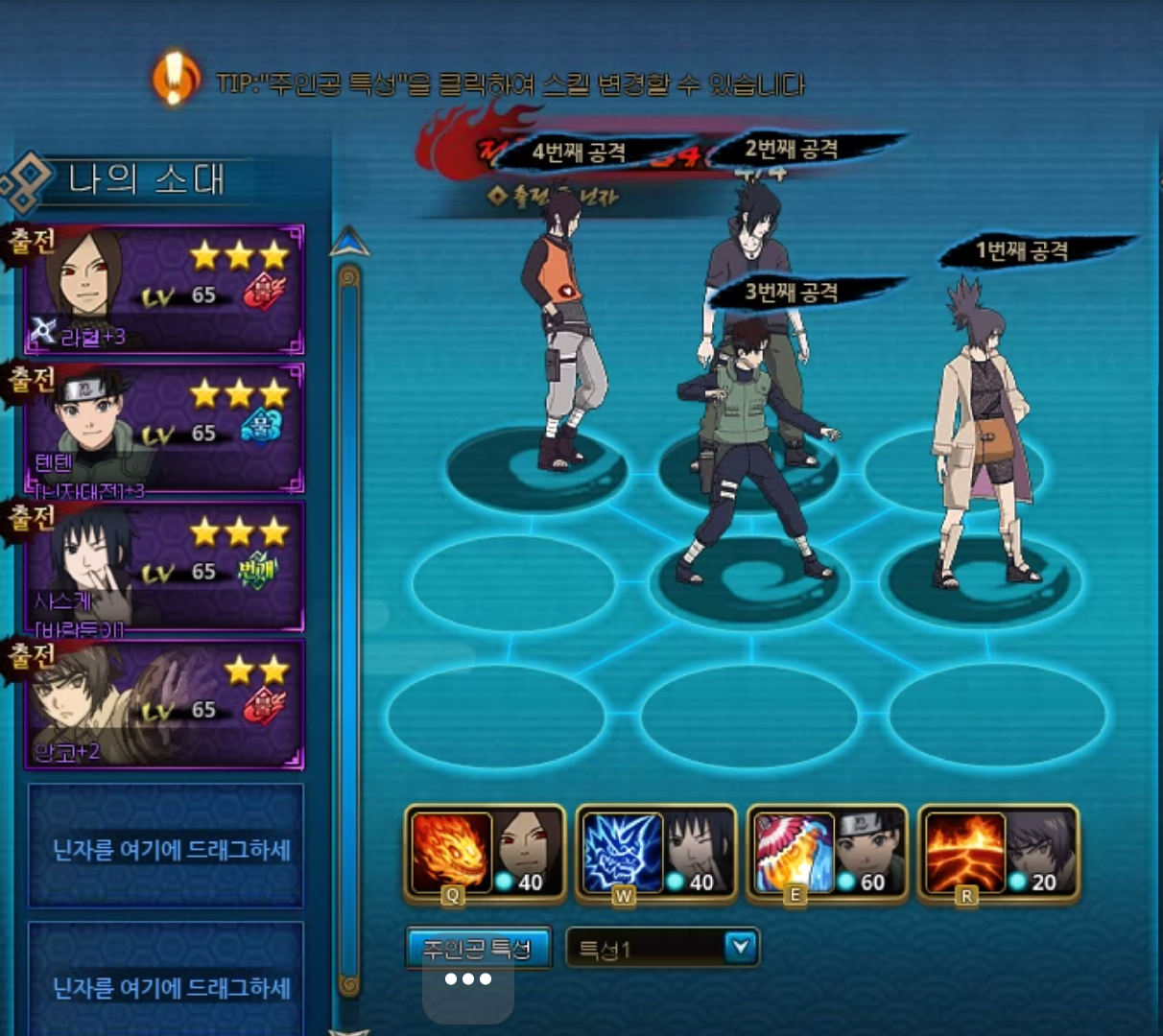Click the squad list scroll-up arrow
Screen dimensions: 1163x1036
coord(349,243)
